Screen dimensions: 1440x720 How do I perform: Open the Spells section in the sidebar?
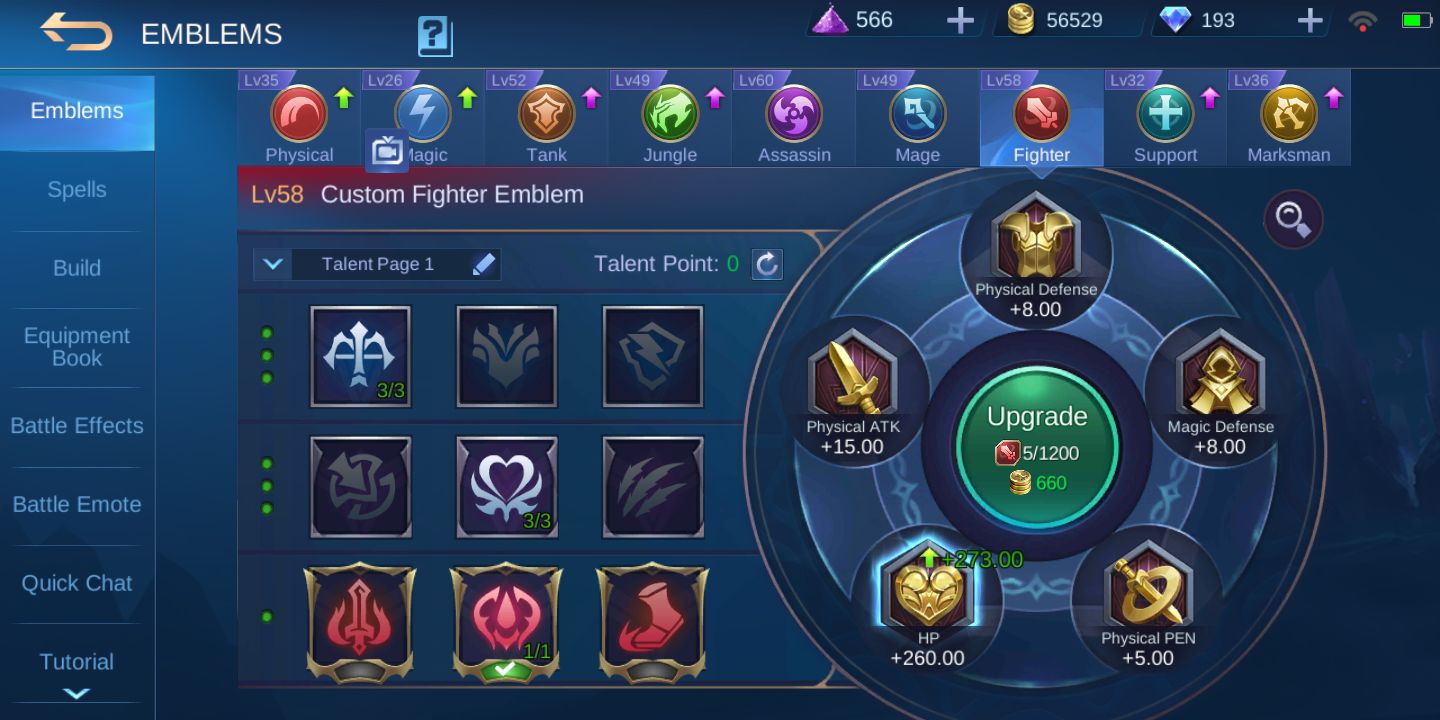[76, 189]
